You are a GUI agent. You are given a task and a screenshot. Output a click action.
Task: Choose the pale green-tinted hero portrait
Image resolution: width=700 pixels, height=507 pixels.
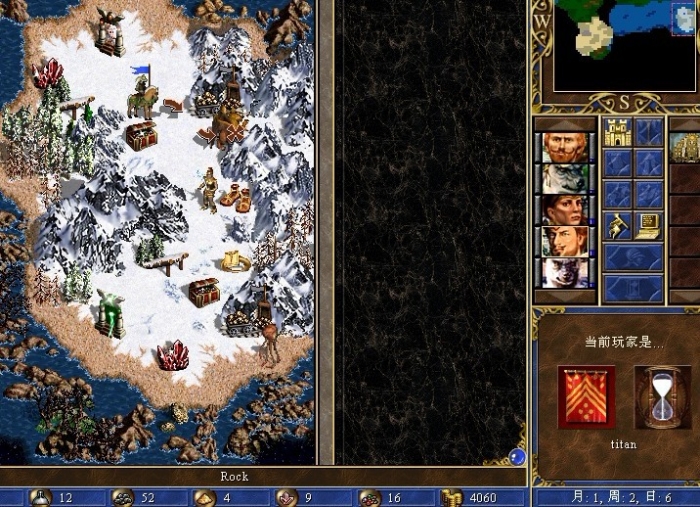[565, 179]
